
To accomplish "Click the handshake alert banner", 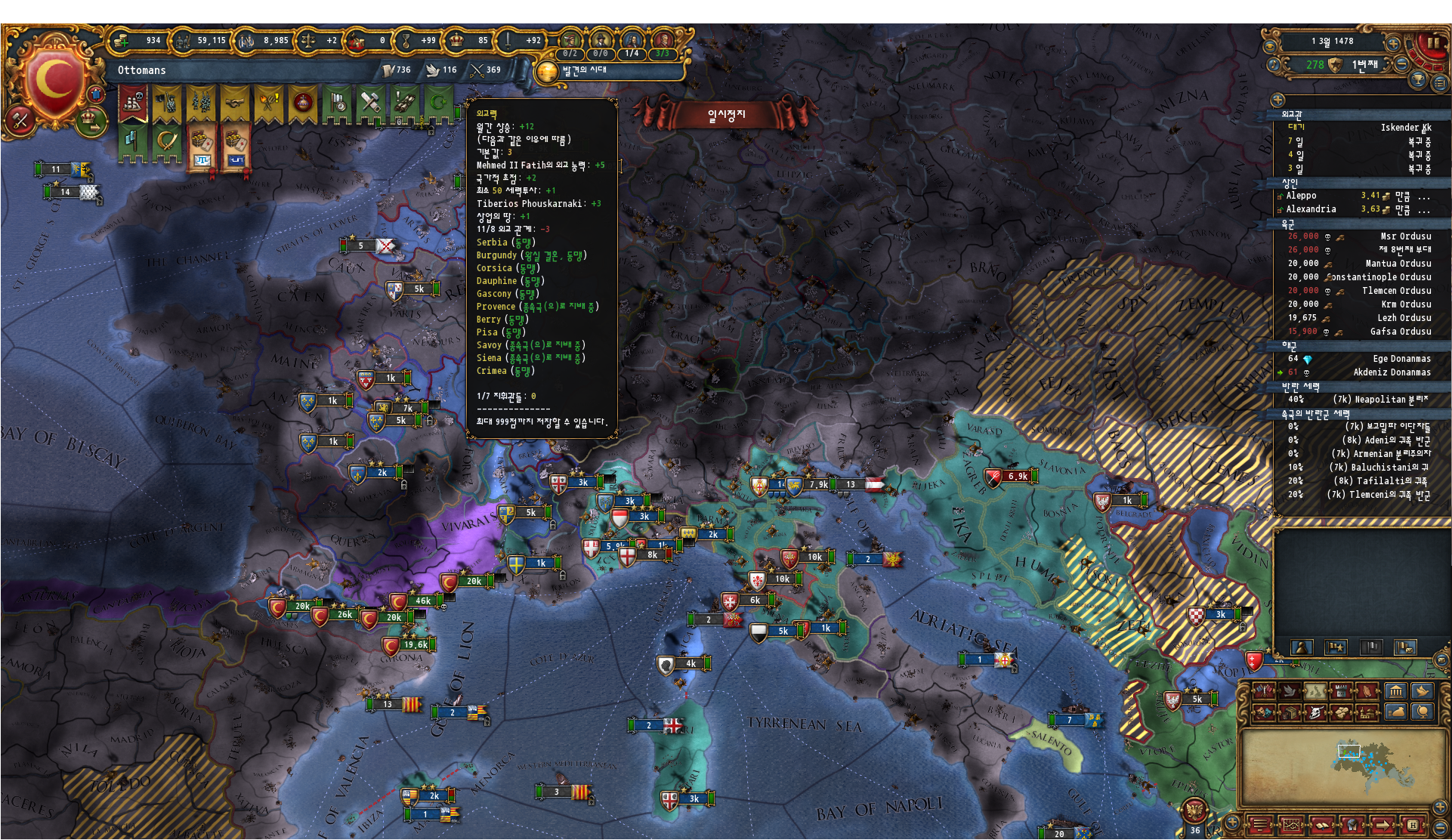I will pyautogui.click(x=234, y=103).
